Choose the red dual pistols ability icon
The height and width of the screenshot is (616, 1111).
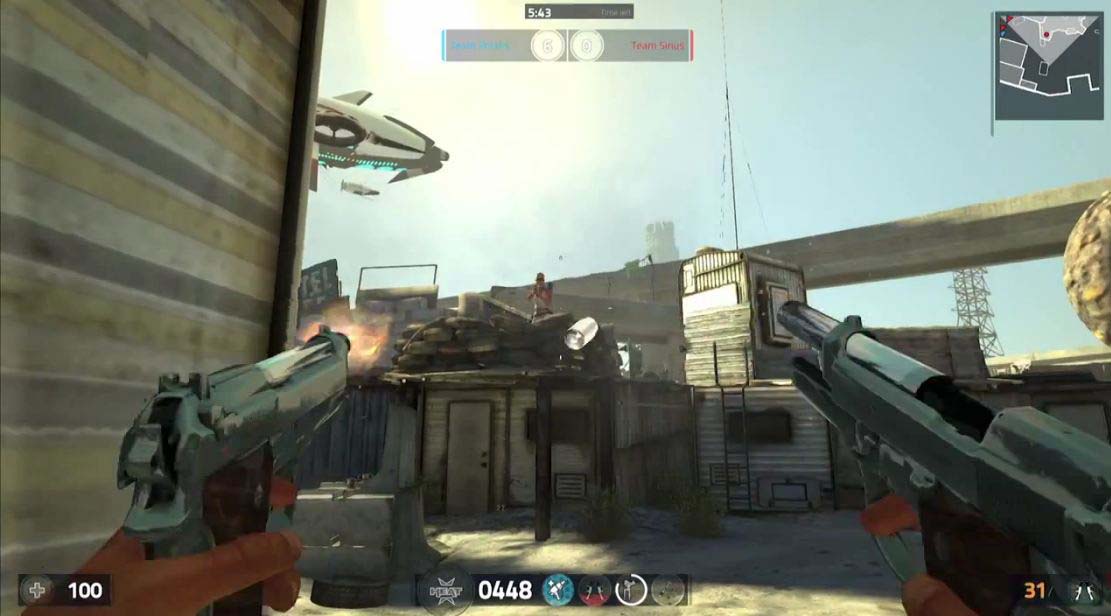595,590
